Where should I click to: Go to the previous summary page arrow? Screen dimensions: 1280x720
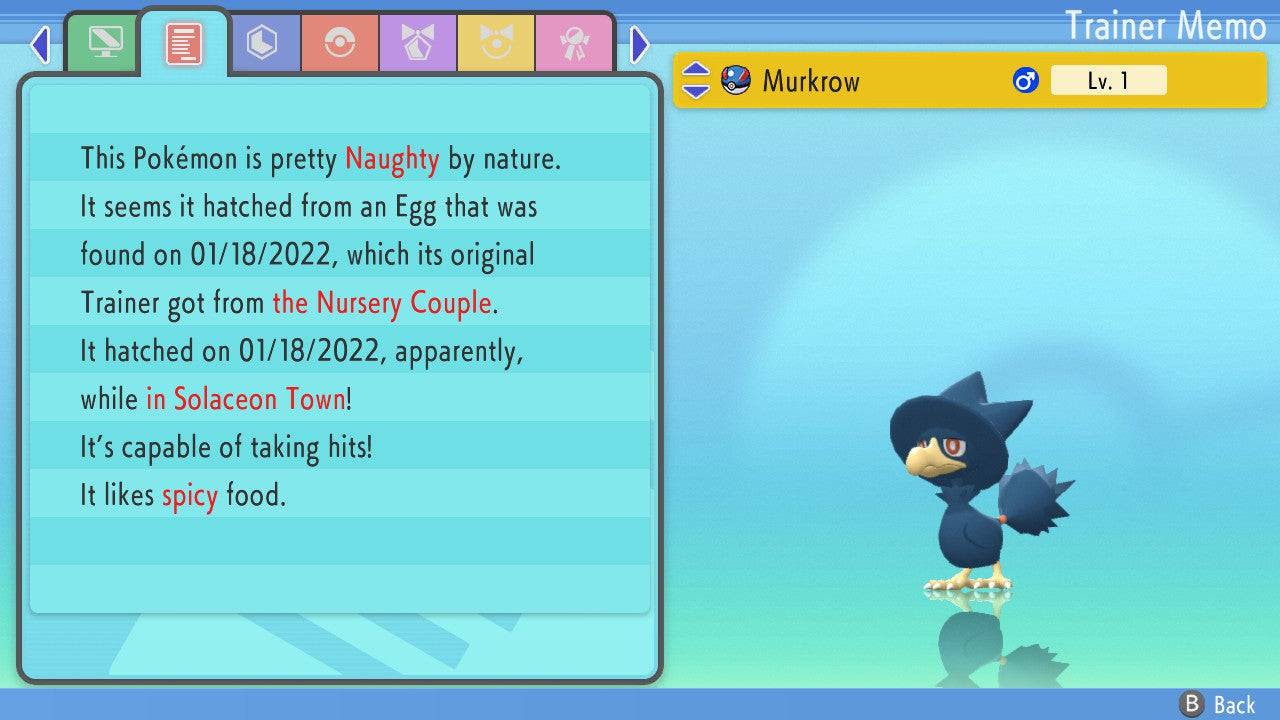pyautogui.click(x=40, y=45)
